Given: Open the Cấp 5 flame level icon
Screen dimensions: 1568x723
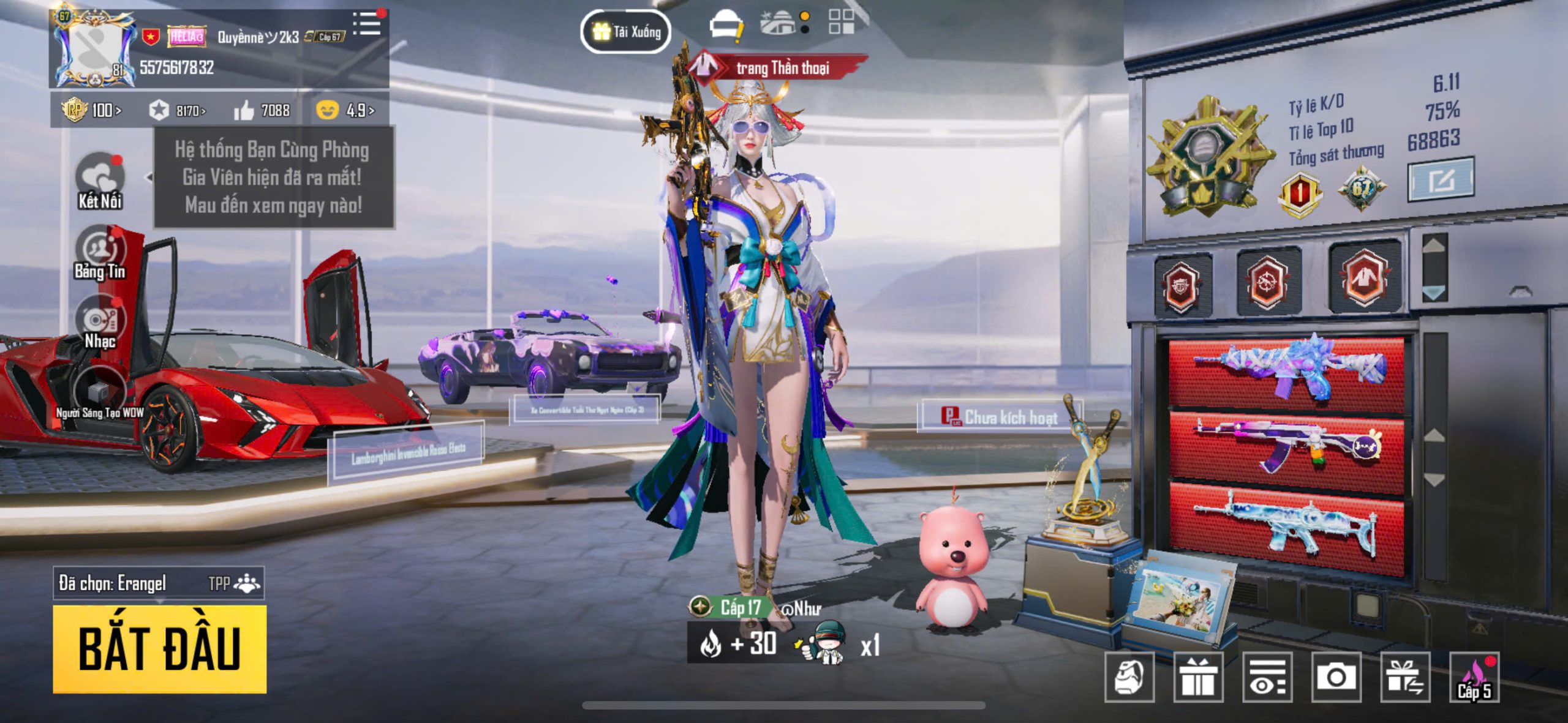Looking at the screenshot, I should coord(1474,677).
